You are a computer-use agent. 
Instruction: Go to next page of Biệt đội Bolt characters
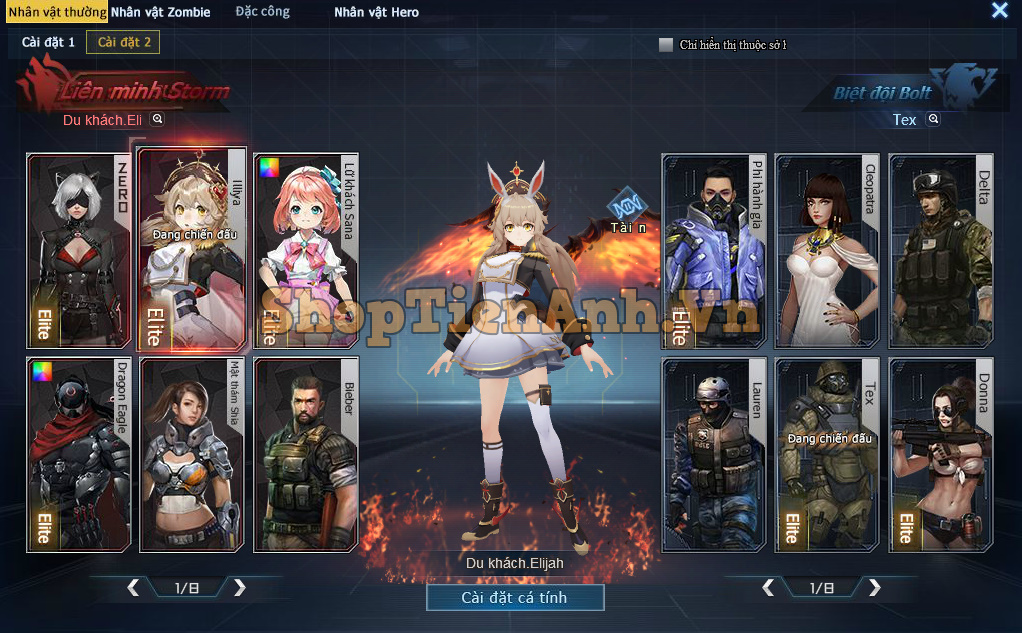coord(875,587)
